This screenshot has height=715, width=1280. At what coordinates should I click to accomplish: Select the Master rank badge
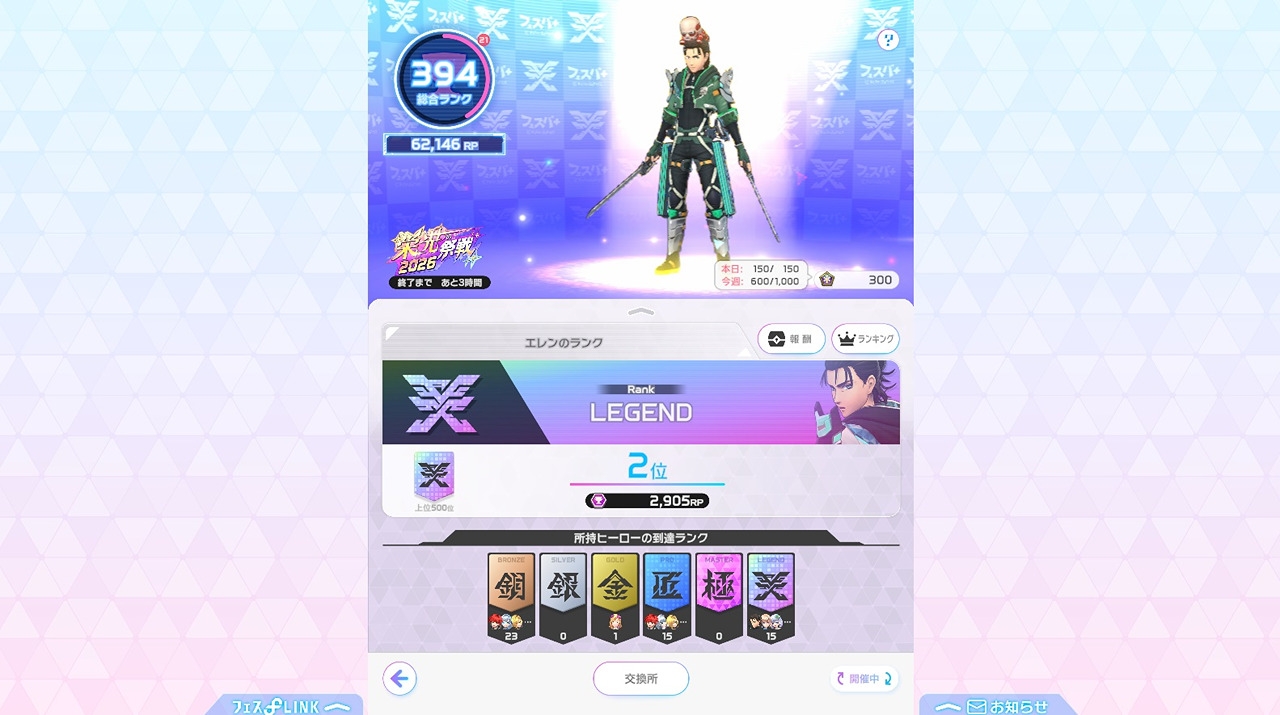coord(719,597)
